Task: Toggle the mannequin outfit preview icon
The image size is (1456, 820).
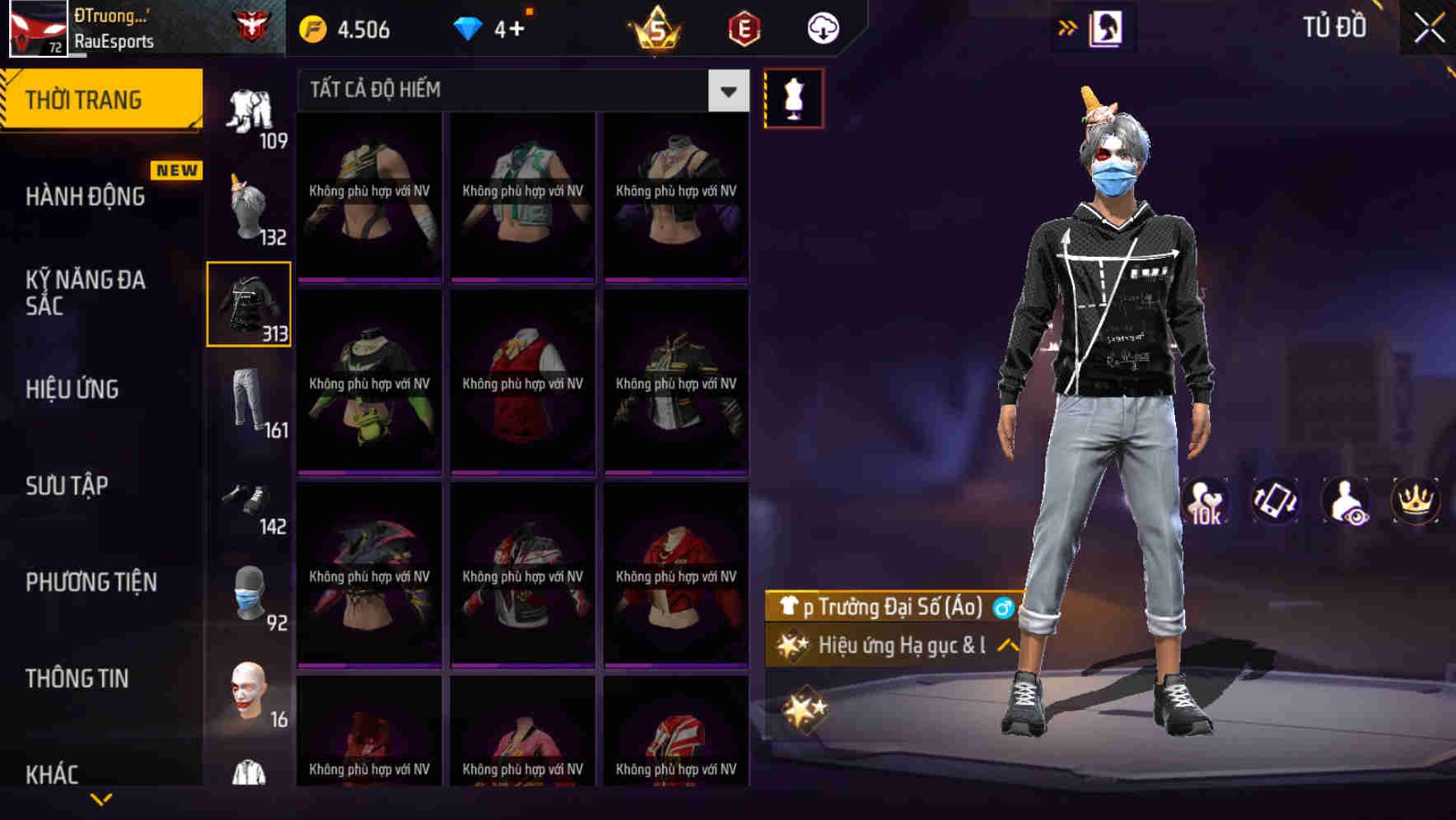Action: point(794,97)
